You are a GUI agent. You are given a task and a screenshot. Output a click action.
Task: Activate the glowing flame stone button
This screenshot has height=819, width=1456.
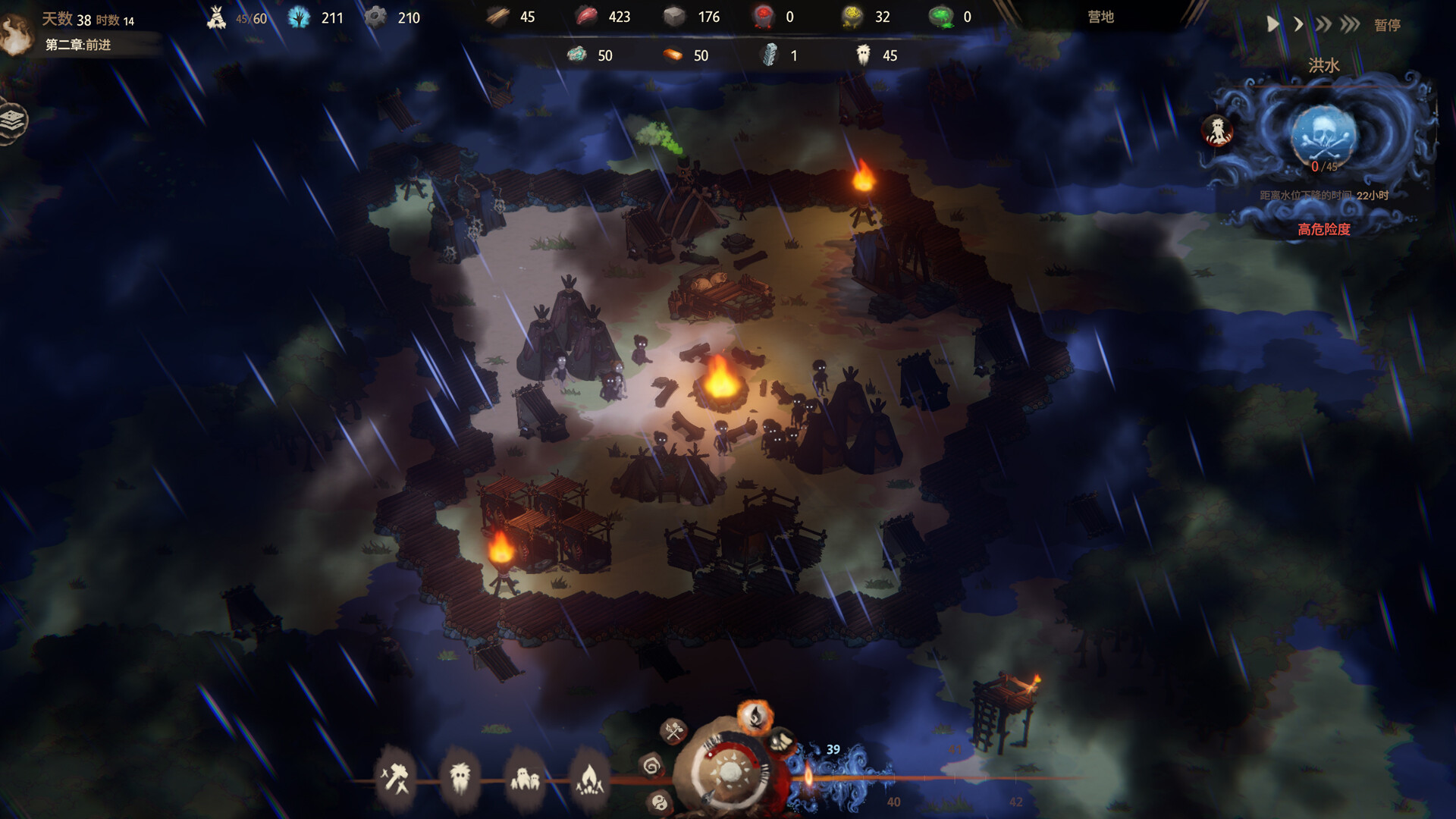click(x=755, y=715)
